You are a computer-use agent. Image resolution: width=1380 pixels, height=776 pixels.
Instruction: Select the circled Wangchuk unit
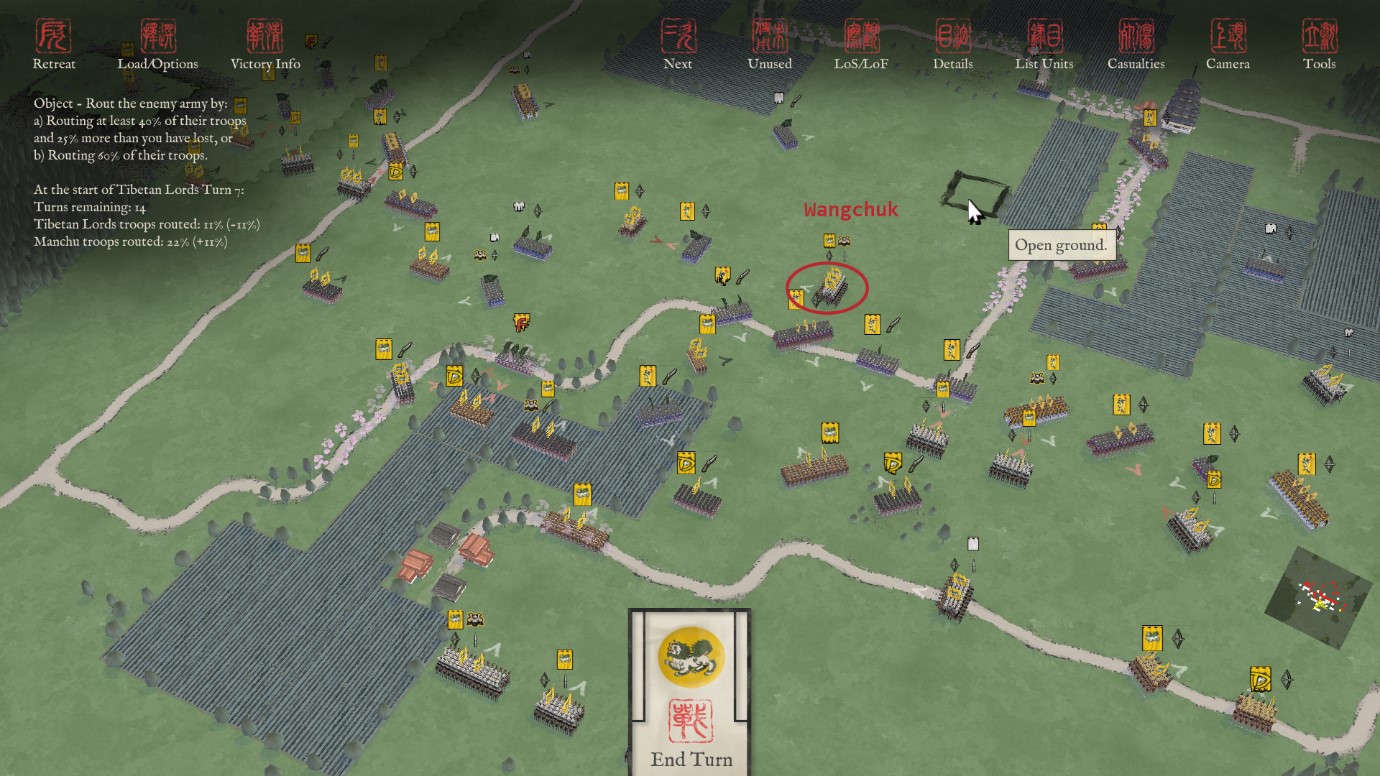tap(829, 288)
